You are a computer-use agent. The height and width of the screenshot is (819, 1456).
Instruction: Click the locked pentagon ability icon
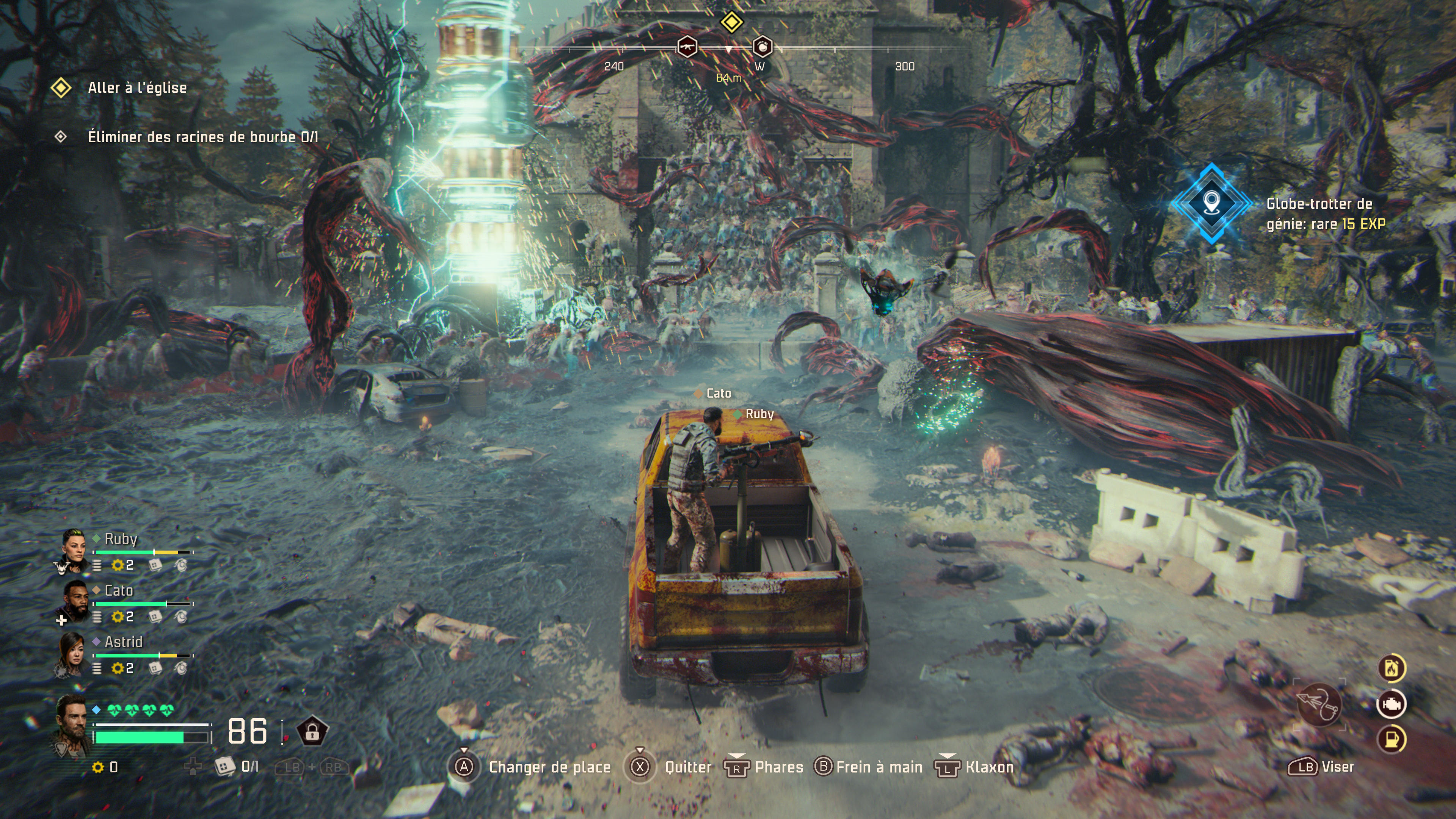pyautogui.click(x=312, y=731)
